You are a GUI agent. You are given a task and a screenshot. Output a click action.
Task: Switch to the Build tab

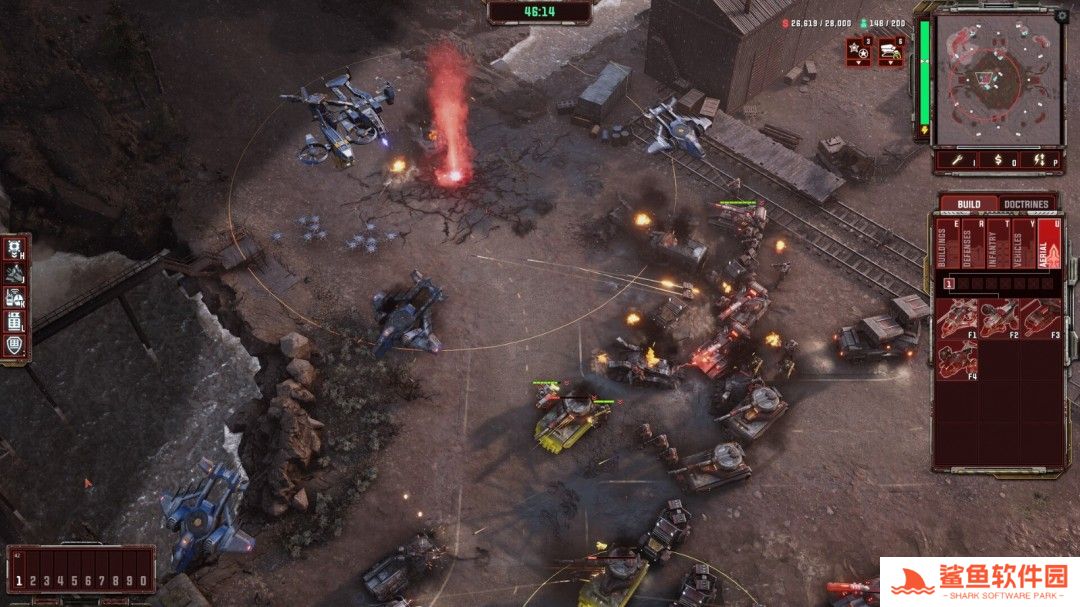click(x=968, y=204)
